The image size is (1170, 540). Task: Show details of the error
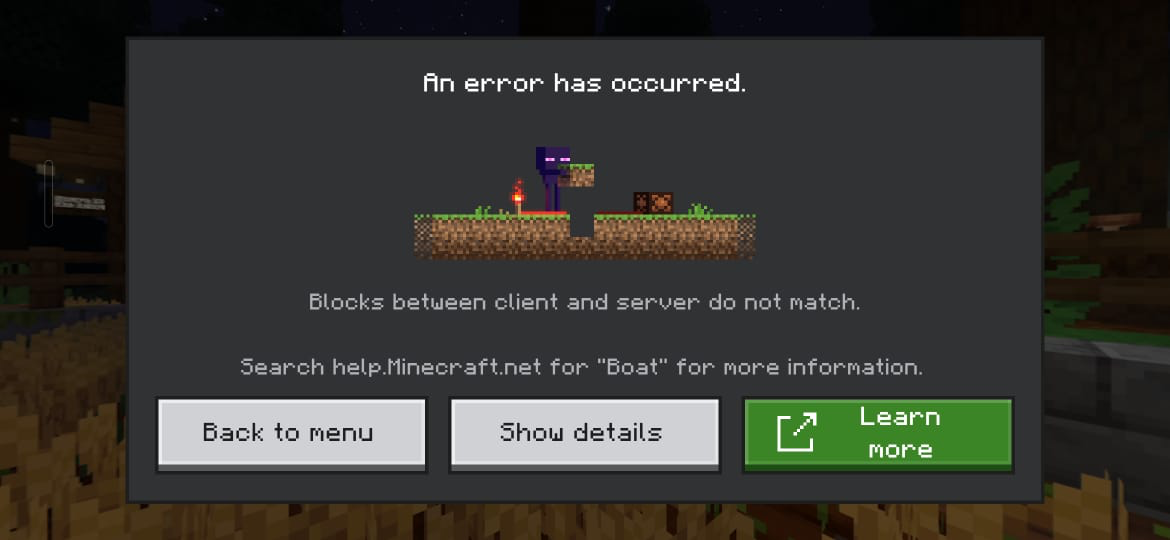(584, 433)
